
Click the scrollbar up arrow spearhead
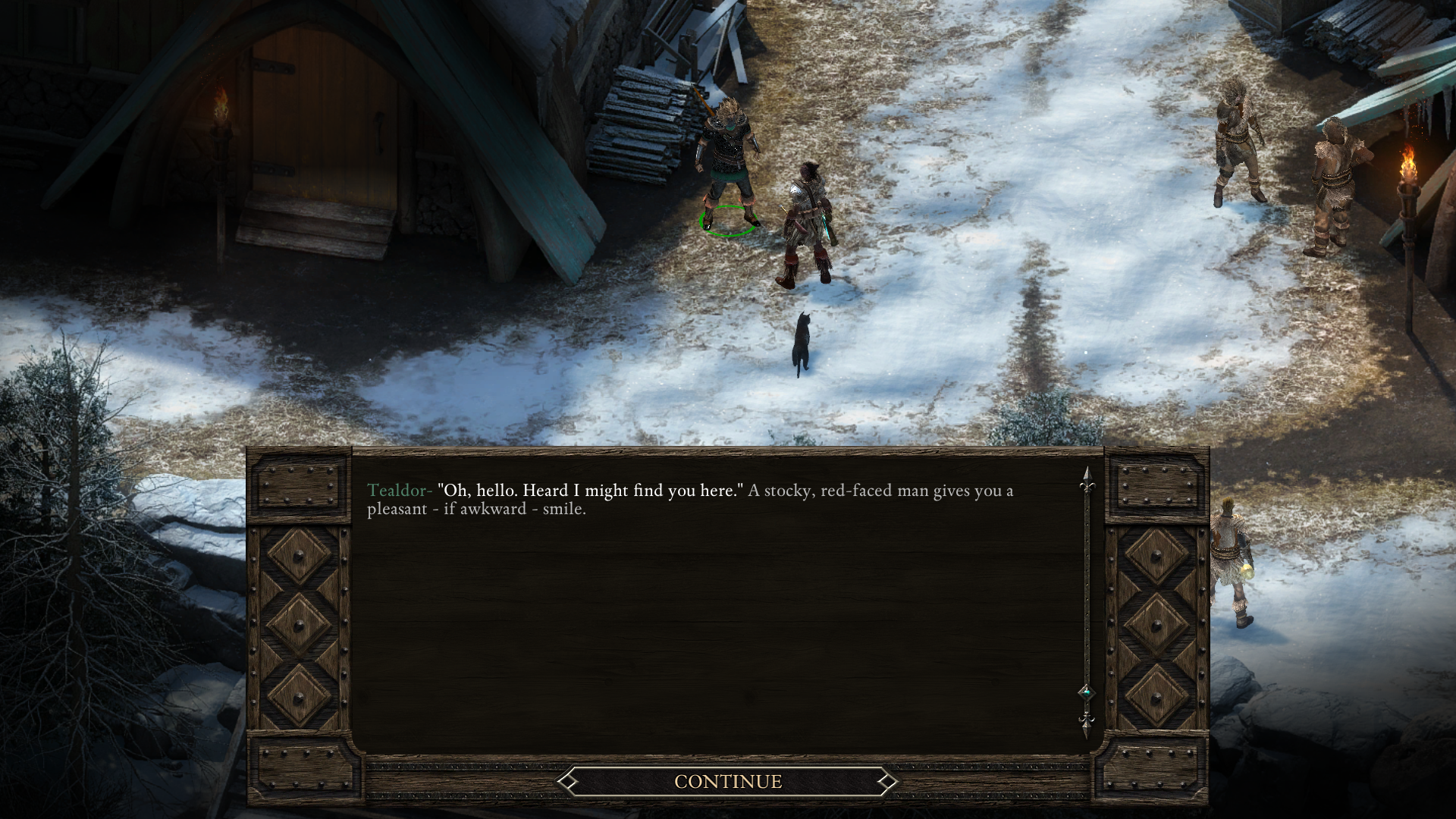(x=1088, y=472)
